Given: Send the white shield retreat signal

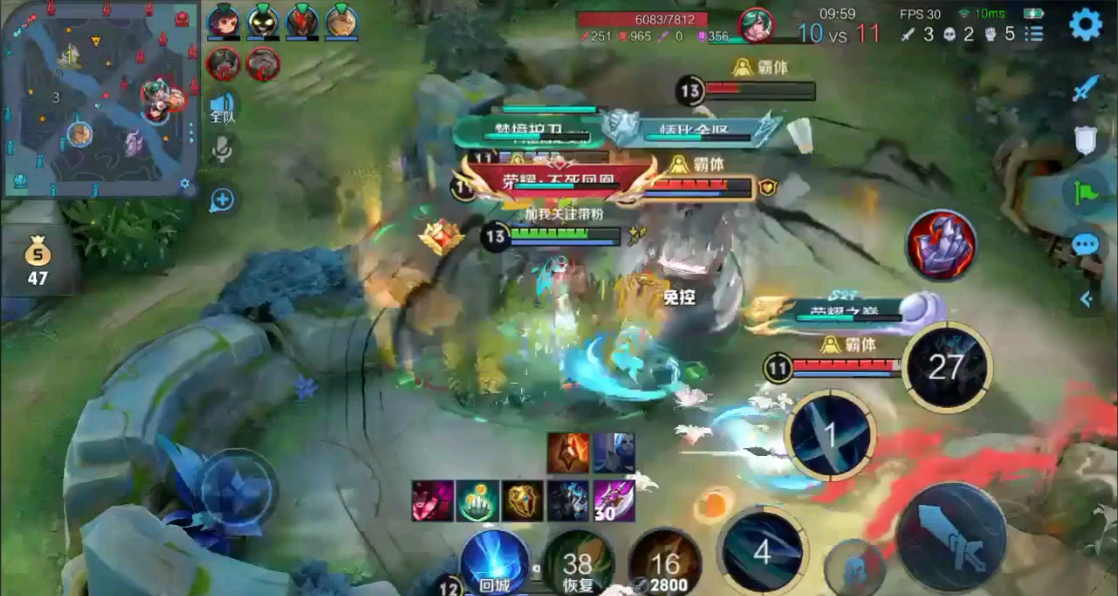Looking at the screenshot, I should (1085, 140).
